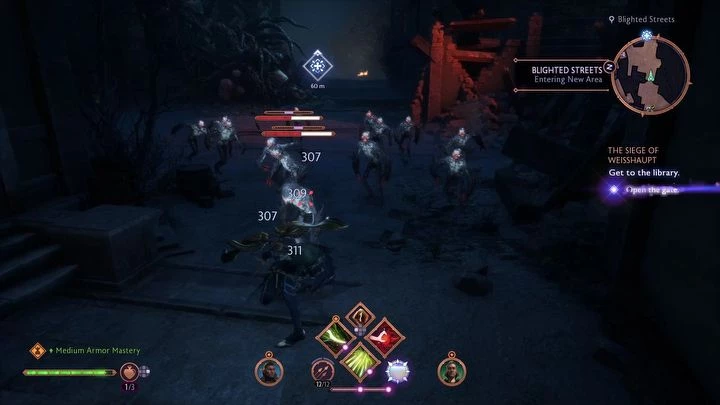Use the green slash ability on the left
Viewport: 720px width, 405px height.
coord(333,337)
